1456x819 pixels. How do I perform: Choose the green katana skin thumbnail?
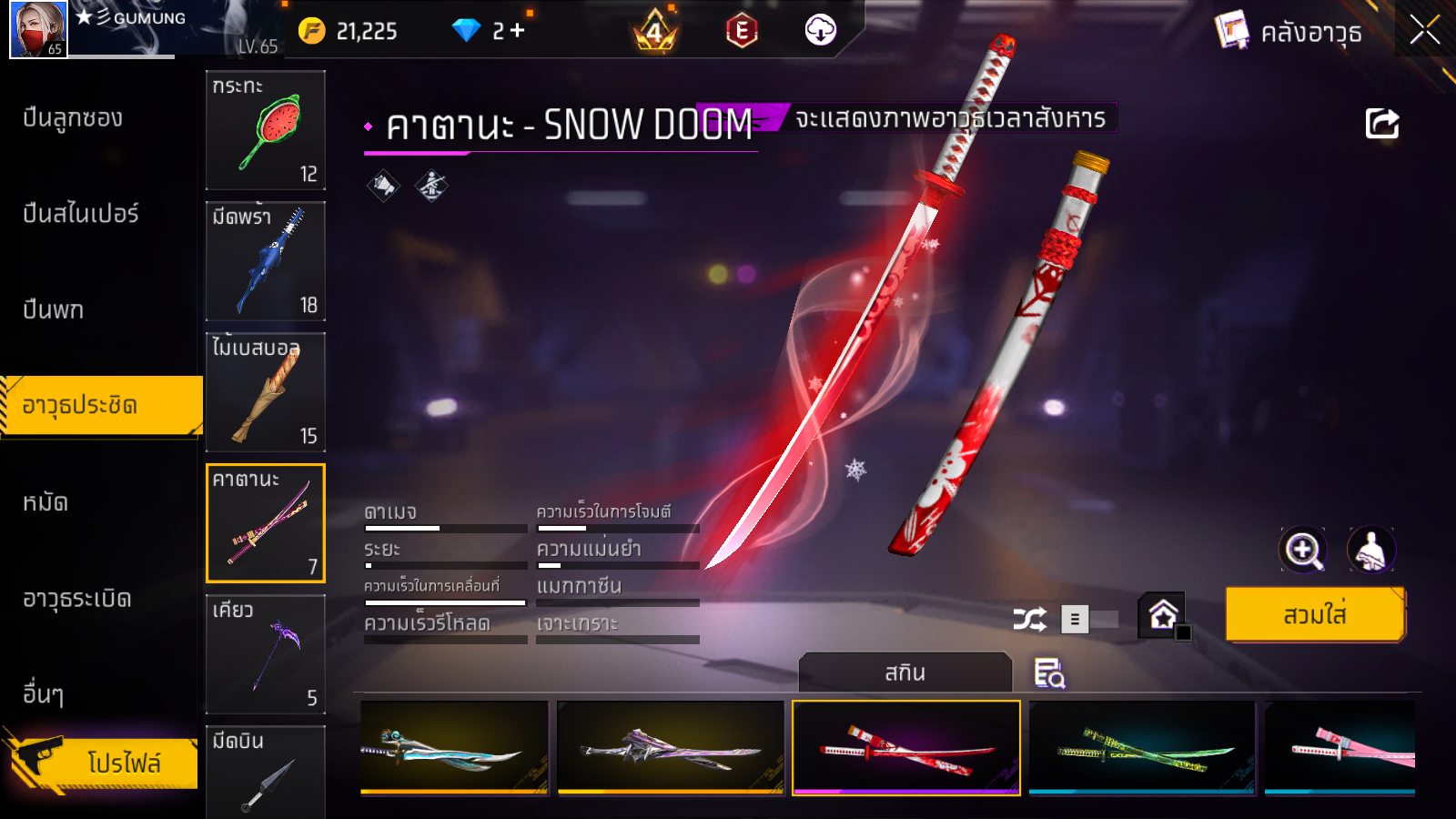pos(1141,747)
